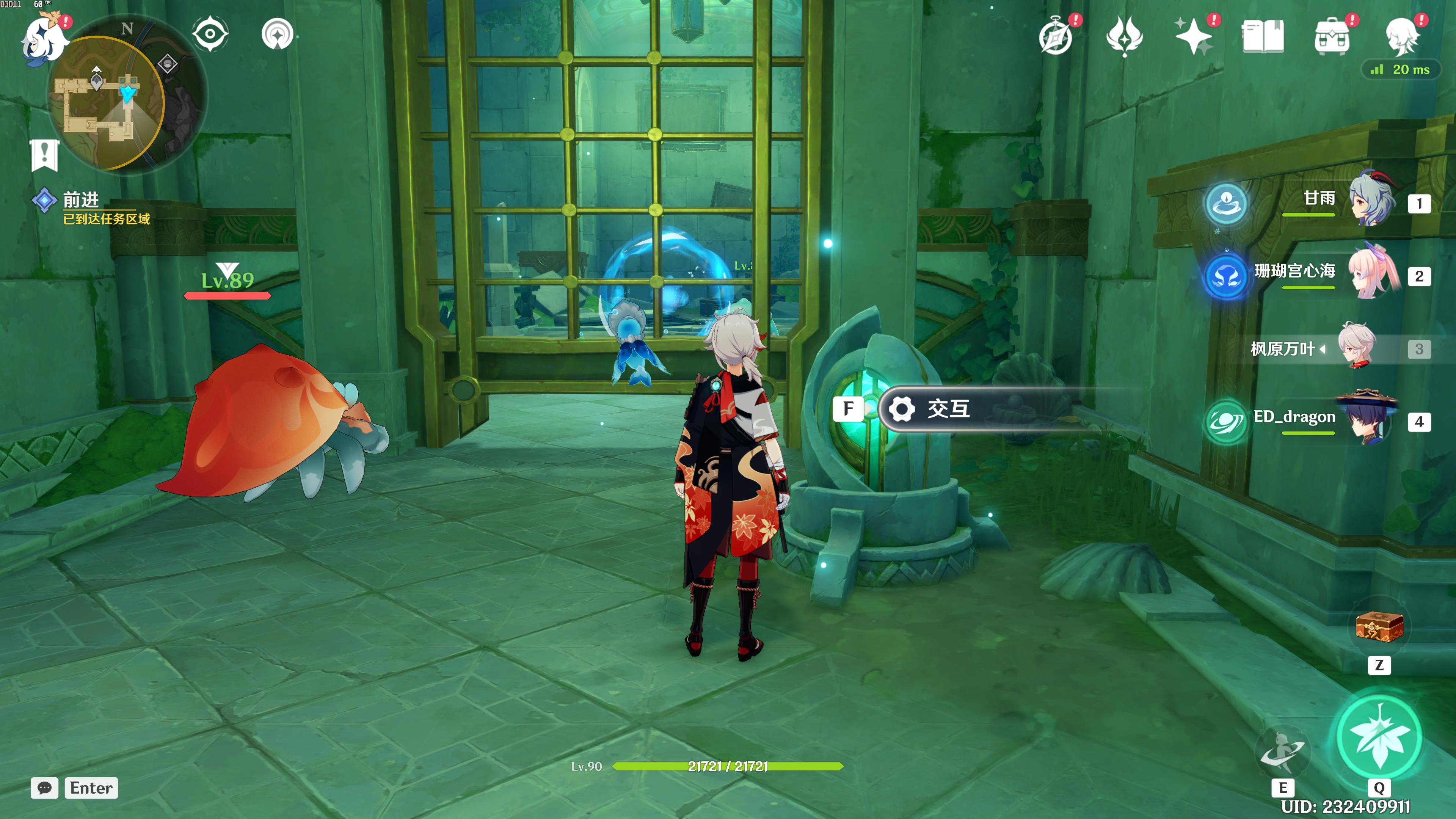Select the 前进 quest tracker
The height and width of the screenshot is (819, 1456).
81,199
